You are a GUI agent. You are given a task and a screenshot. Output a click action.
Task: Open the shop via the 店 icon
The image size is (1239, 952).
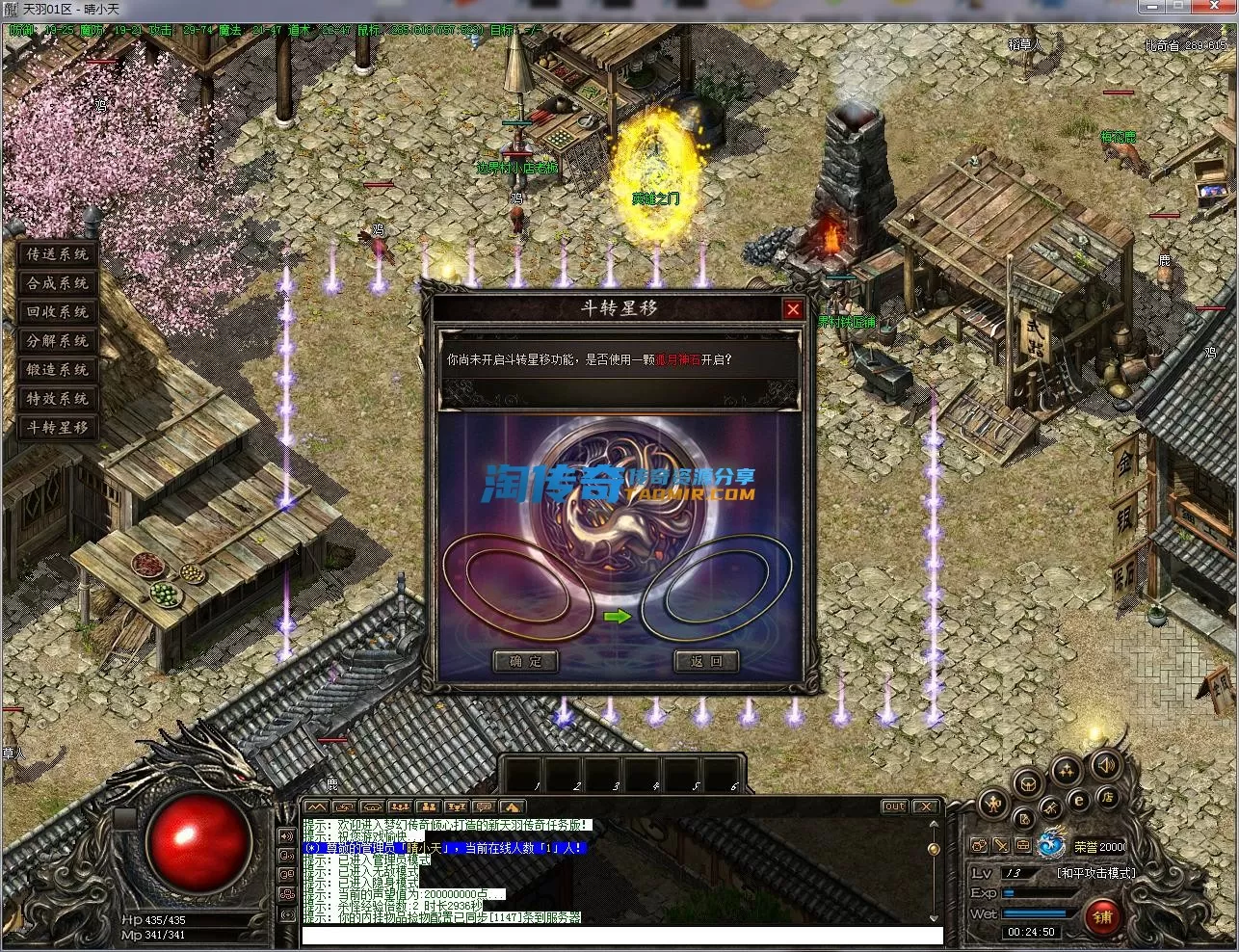coord(1107,797)
